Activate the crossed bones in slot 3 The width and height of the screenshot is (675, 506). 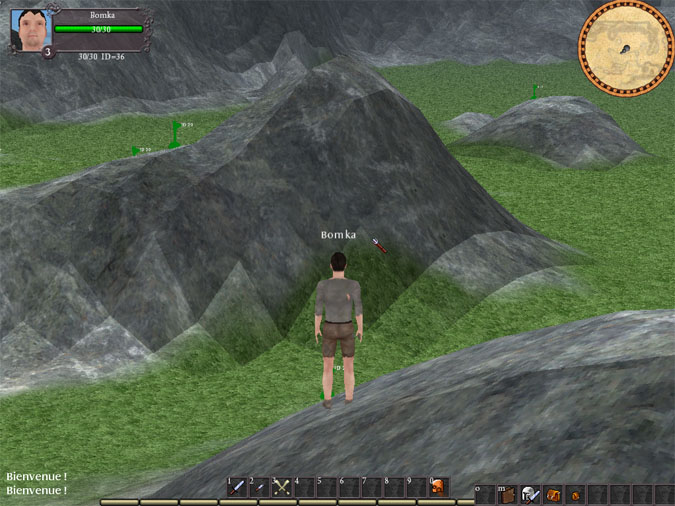[x=282, y=487]
